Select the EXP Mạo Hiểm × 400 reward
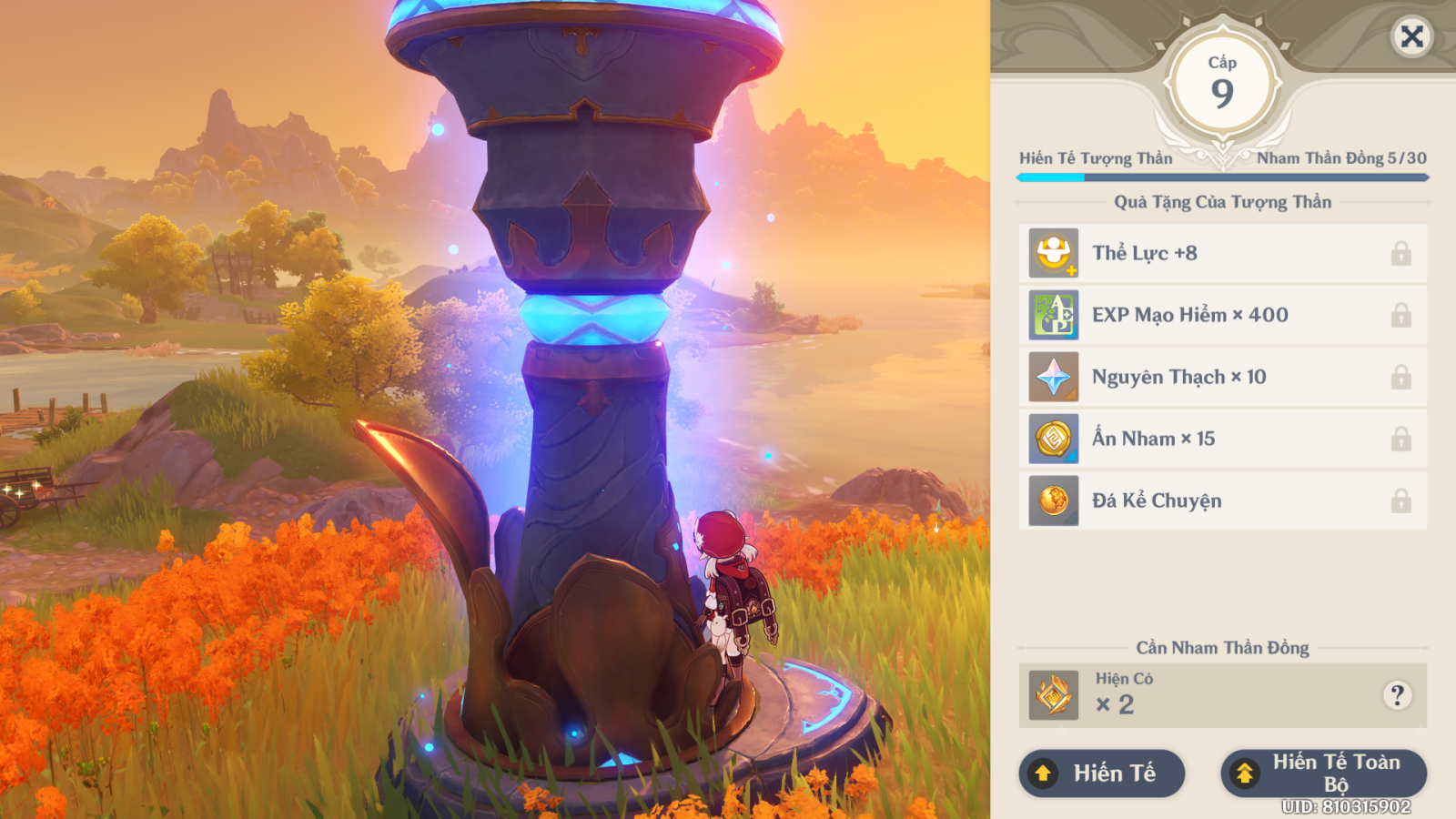 pos(1222,315)
